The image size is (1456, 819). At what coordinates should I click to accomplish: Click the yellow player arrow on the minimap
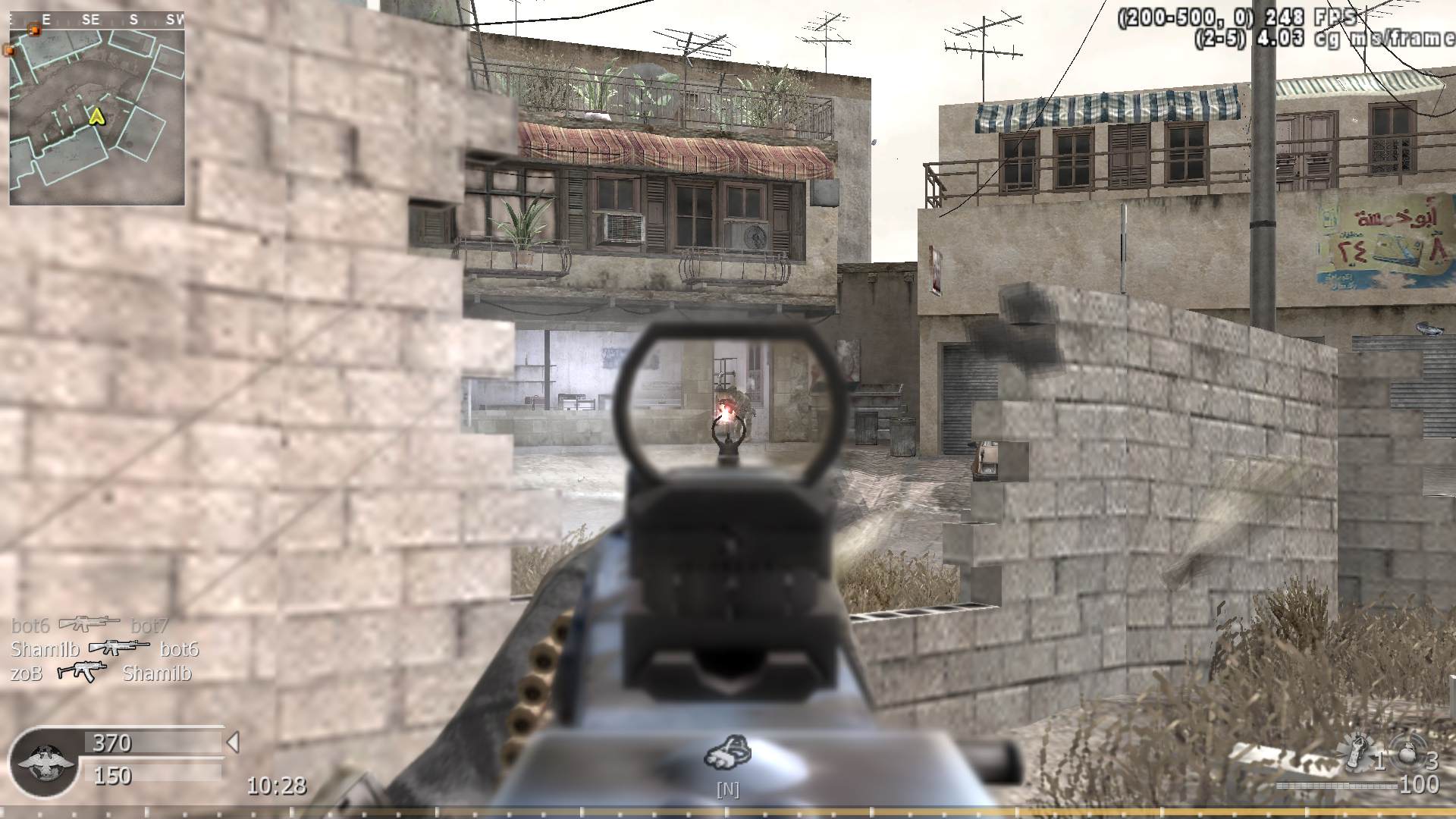[x=96, y=118]
